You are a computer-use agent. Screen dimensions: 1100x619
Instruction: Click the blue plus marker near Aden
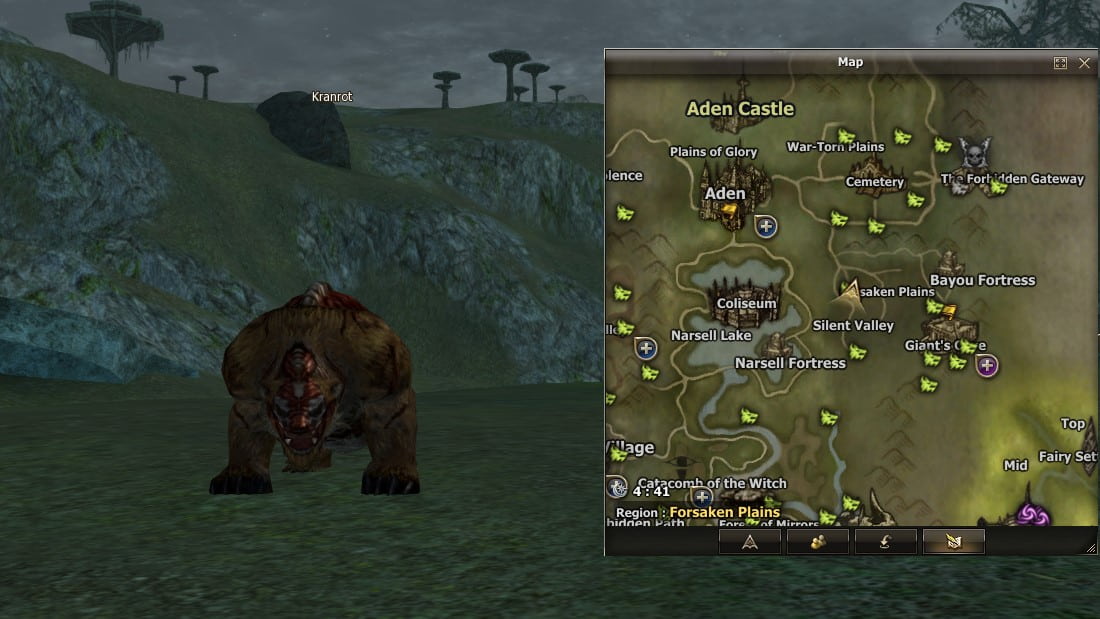click(766, 226)
